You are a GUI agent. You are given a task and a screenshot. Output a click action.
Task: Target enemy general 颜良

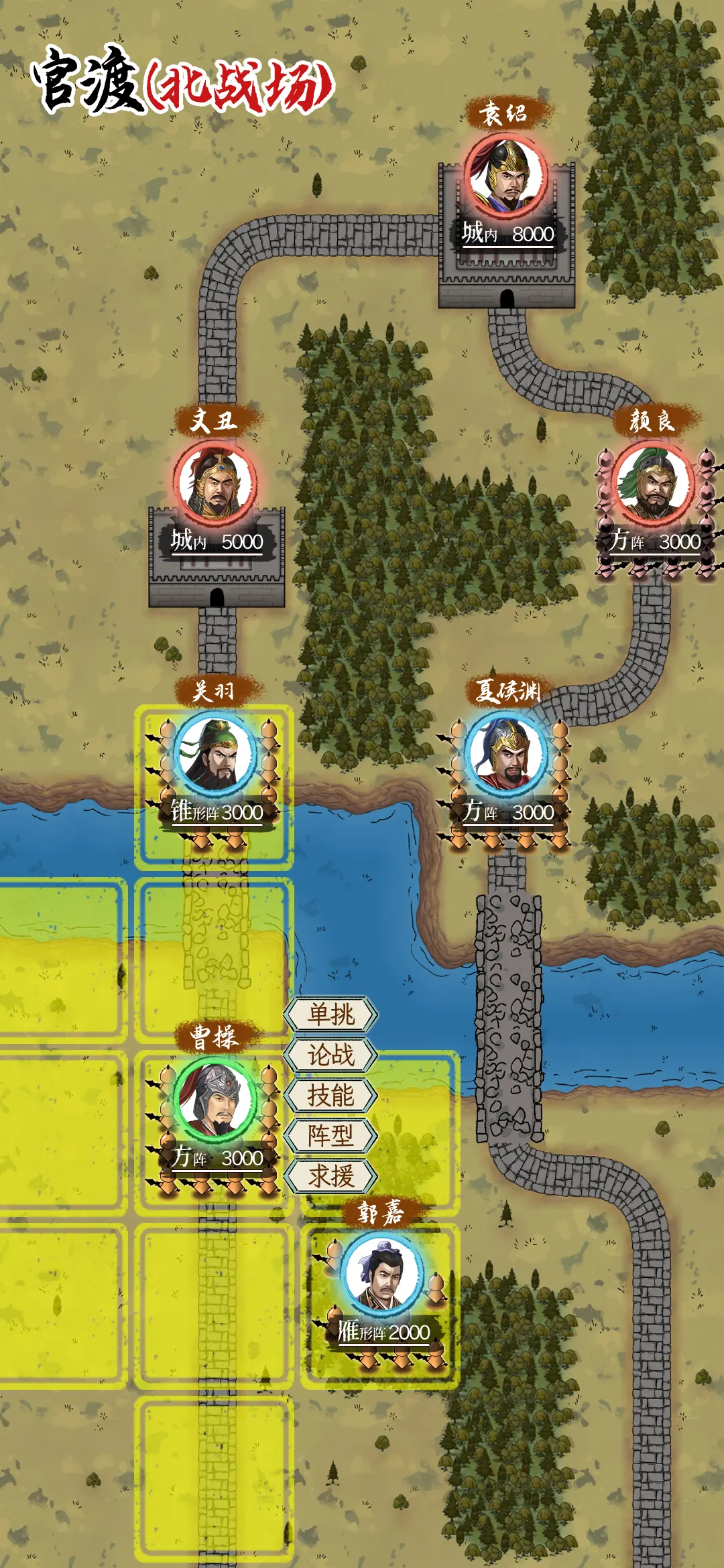(652, 482)
